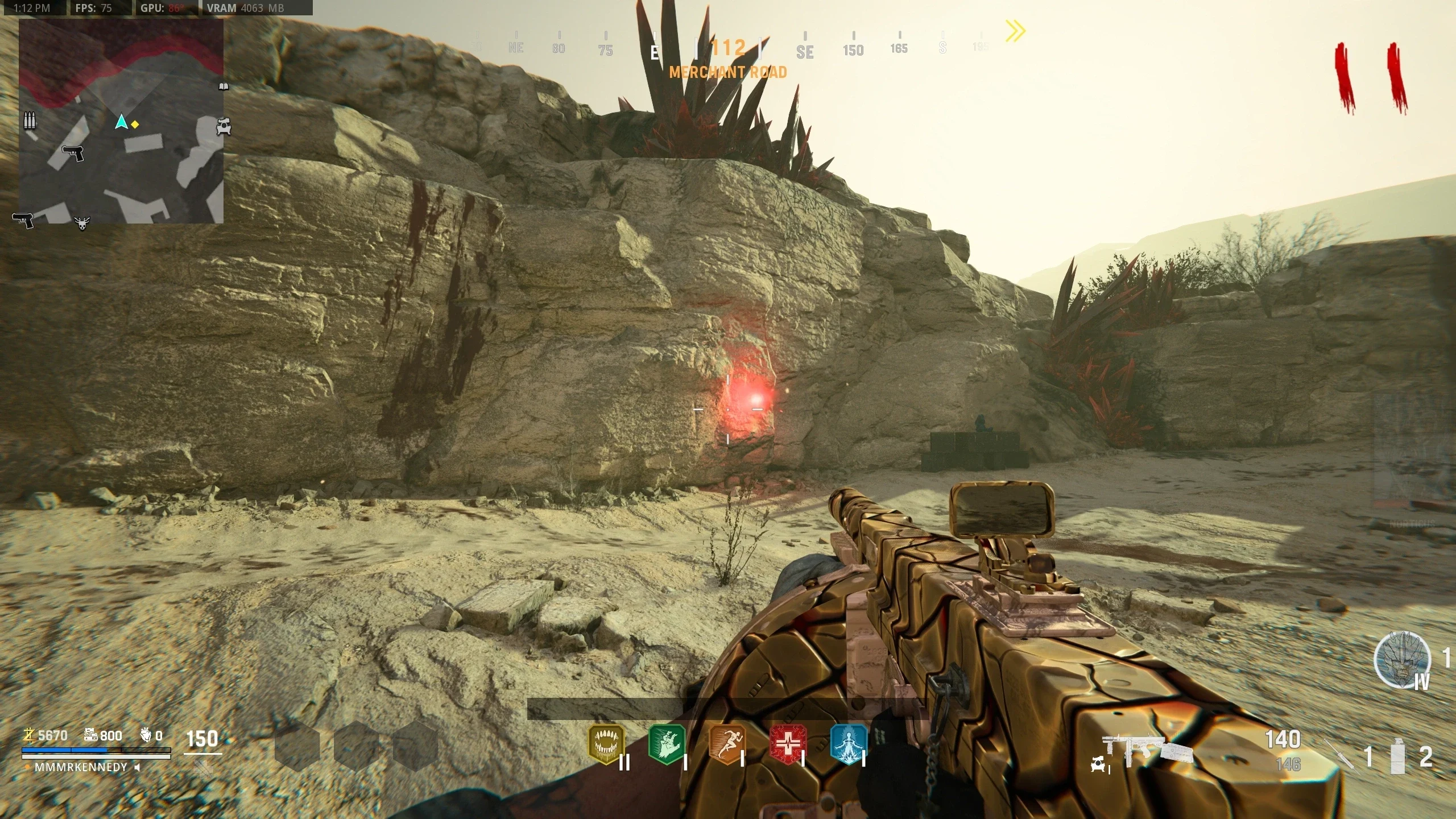The image size is (1456, 819).
Task: Select the machine marker on minimap's edge
Action: point(224,126)
